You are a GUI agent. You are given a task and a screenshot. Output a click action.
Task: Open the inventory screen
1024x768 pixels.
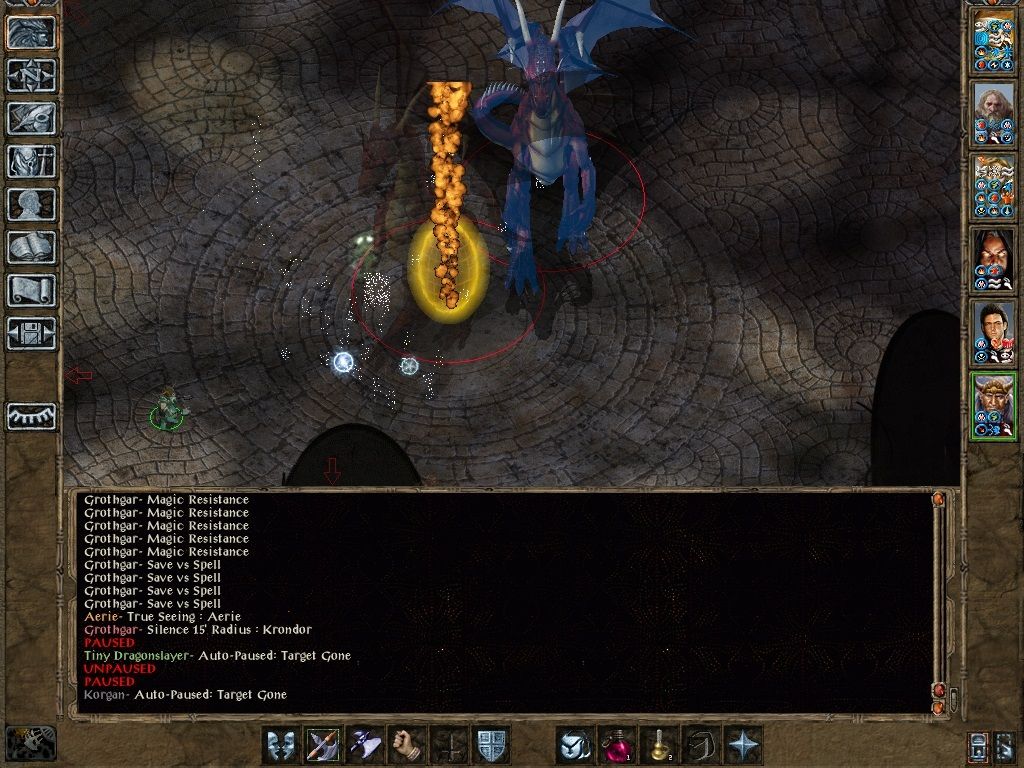coord(31,160)
